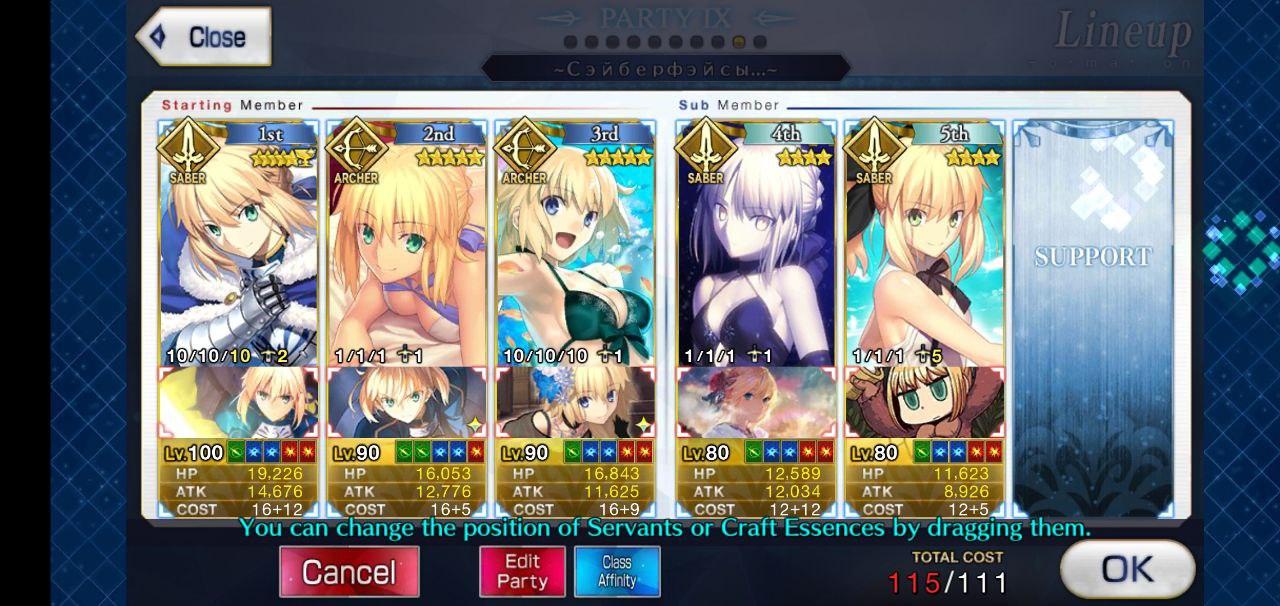Image resolution: width=1280 pixels, height=606 pixels.
Task: Select the 2nd servant's Craft Essence
Action: coord(407,403)
